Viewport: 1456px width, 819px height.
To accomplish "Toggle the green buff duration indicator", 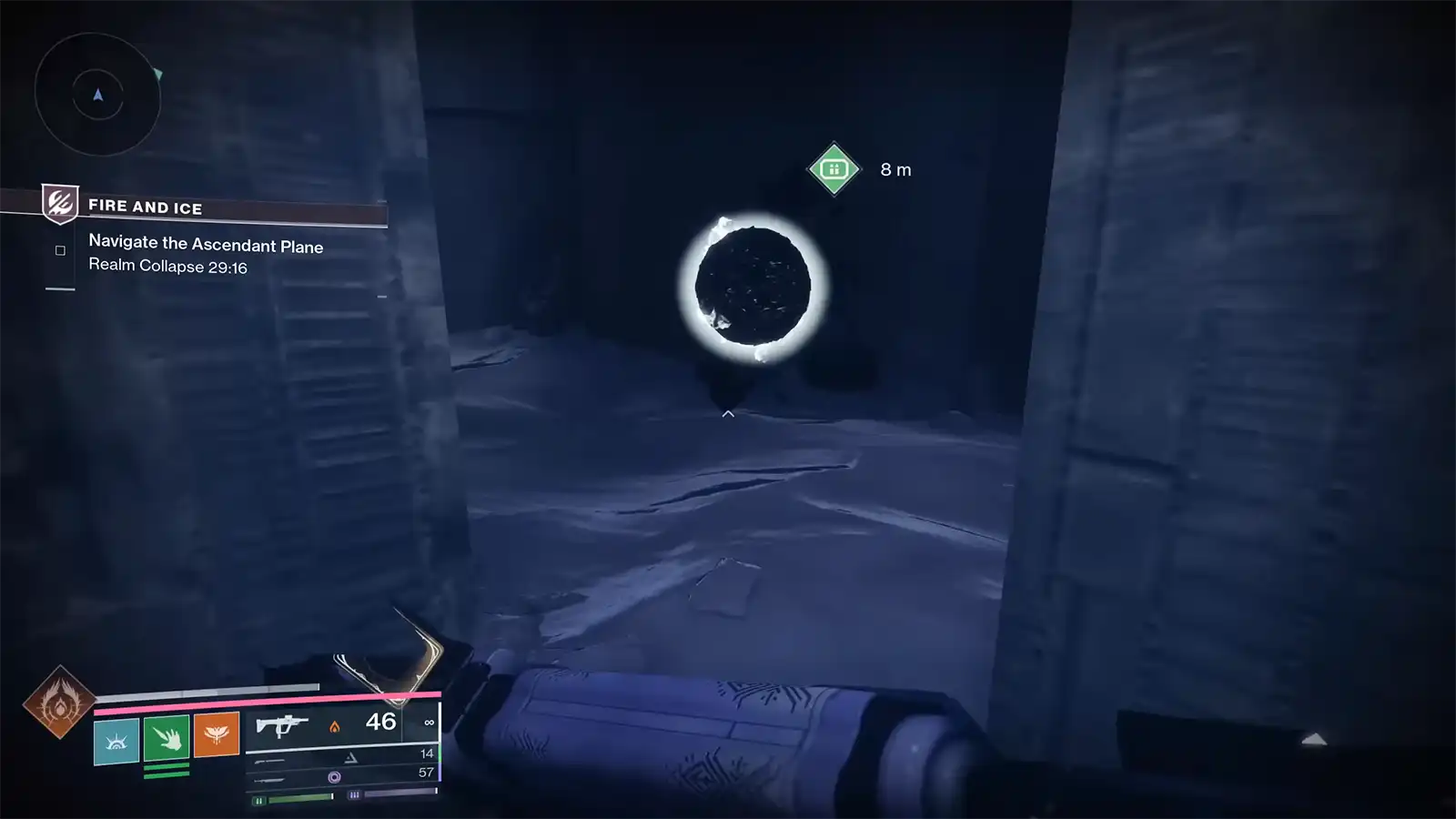I will [x=260, y=800].
